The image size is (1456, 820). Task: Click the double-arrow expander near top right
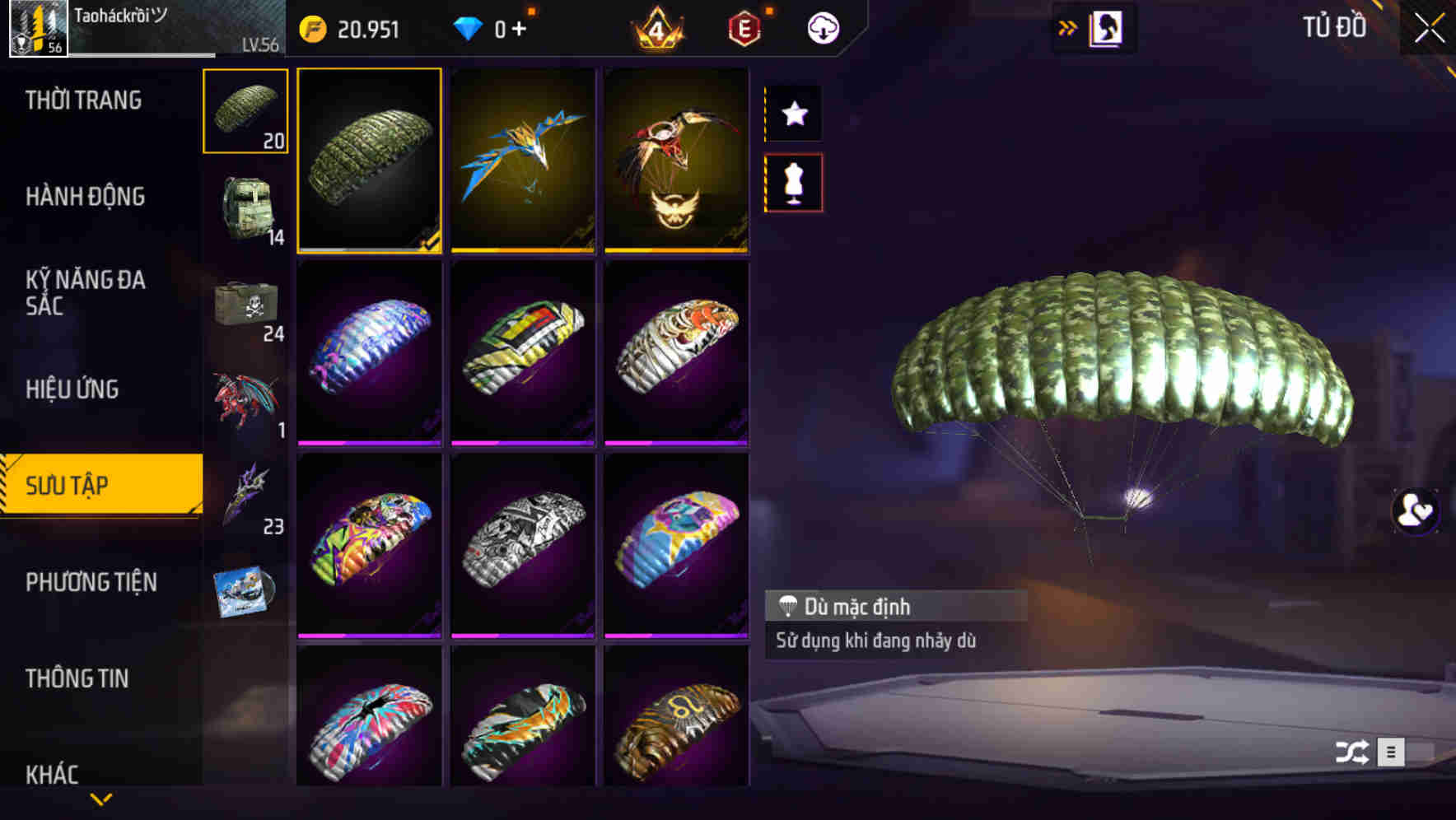(x=1068, y=26)
